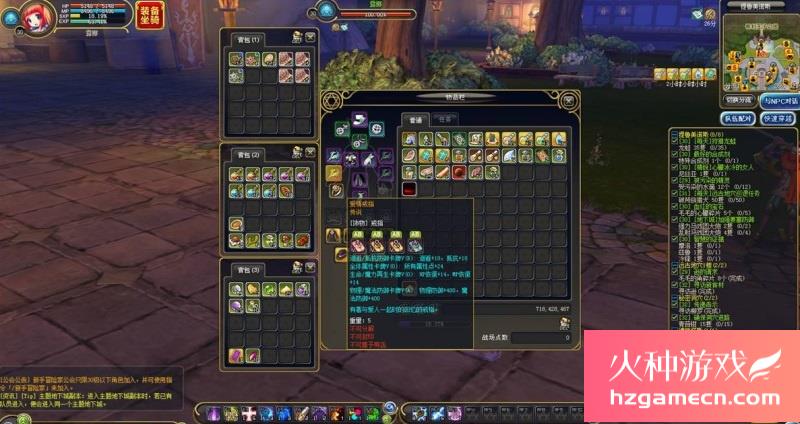Click the target portrait orb at top
Viewport: 800px width, 424px height.
point(327,11)
